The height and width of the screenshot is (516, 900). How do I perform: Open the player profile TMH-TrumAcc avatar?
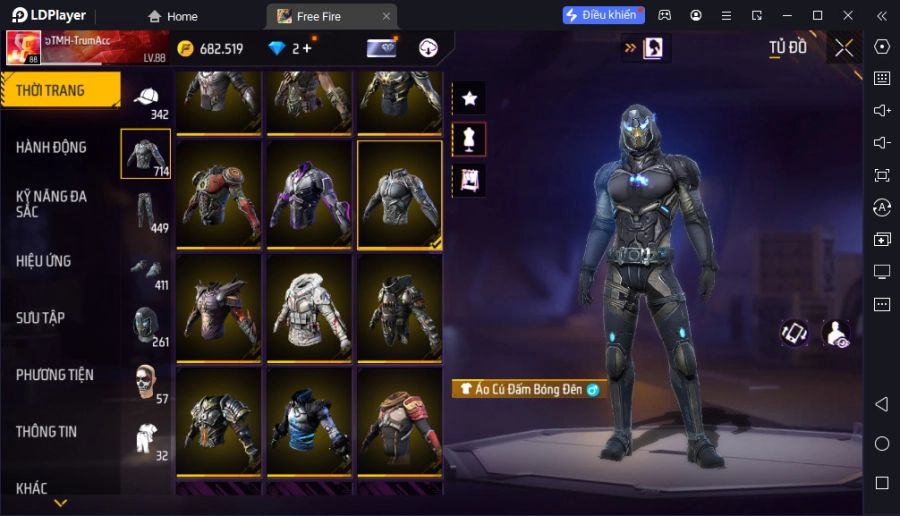click(x=24, y=47)
